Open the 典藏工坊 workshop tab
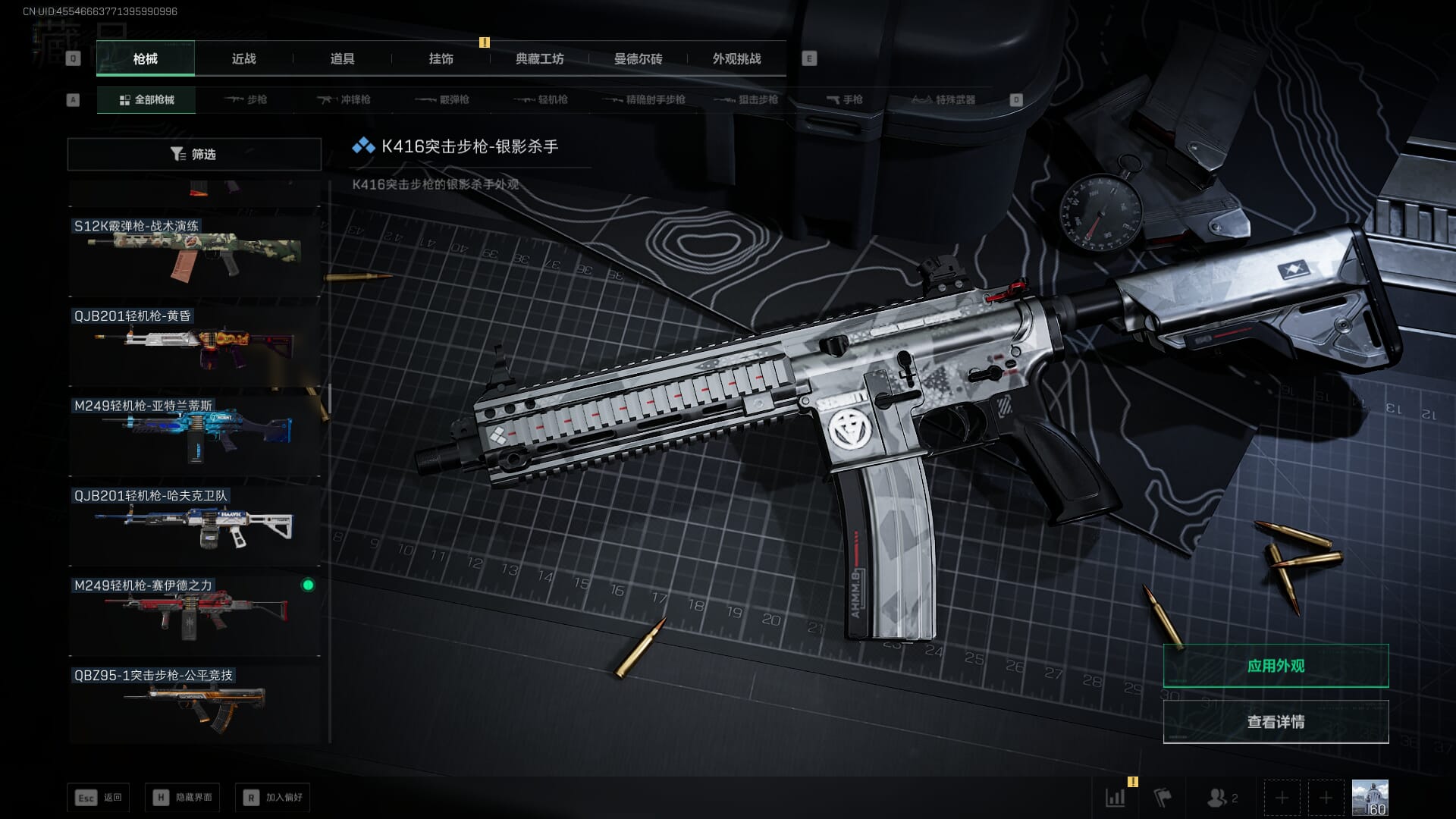 point(539,58)
